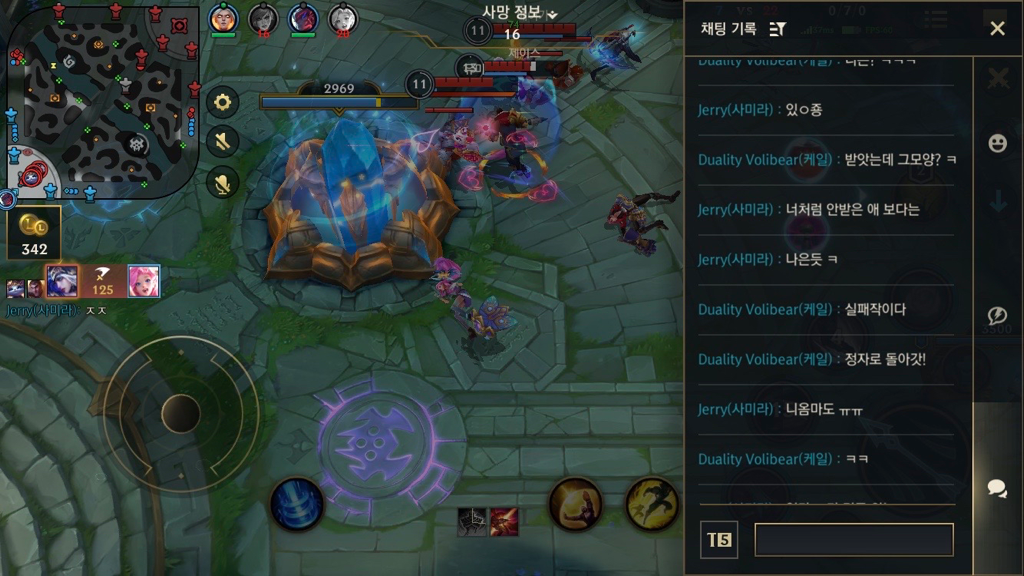Select the speech bubble chat tab

997,488
